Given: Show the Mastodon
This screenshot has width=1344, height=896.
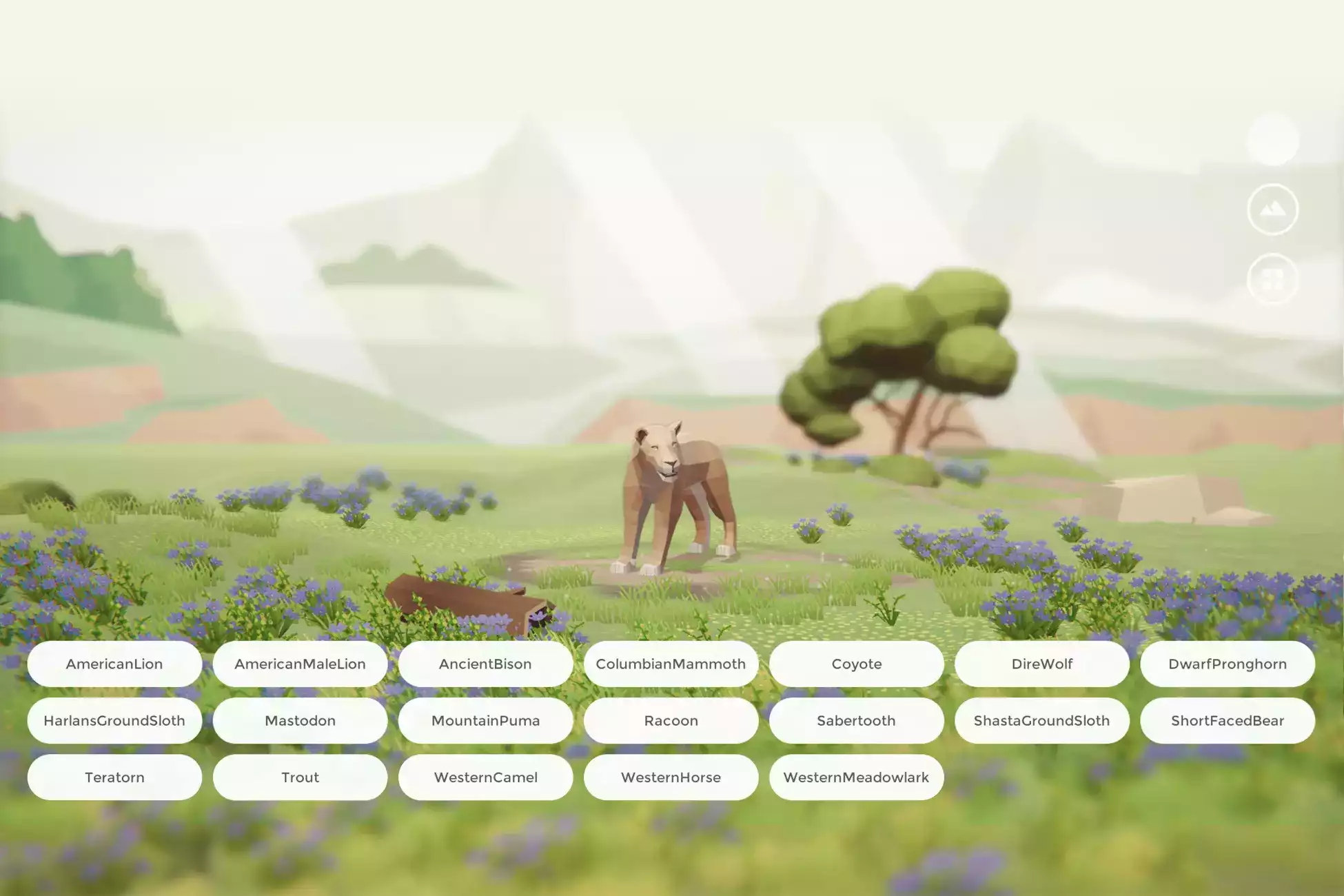Looking at the screenshot, I should point(300,720).
